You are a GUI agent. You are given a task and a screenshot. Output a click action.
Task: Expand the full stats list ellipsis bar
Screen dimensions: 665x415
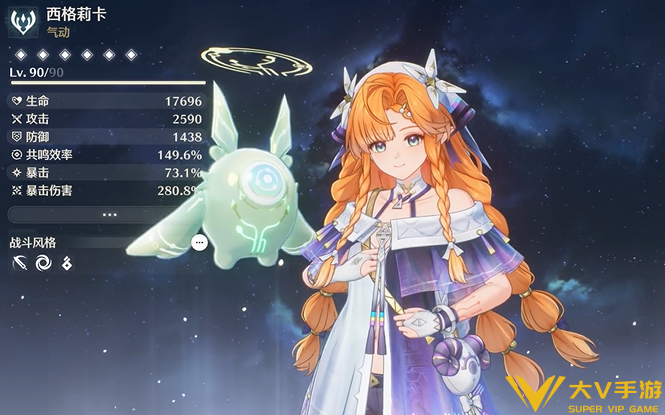pos(107,214)
